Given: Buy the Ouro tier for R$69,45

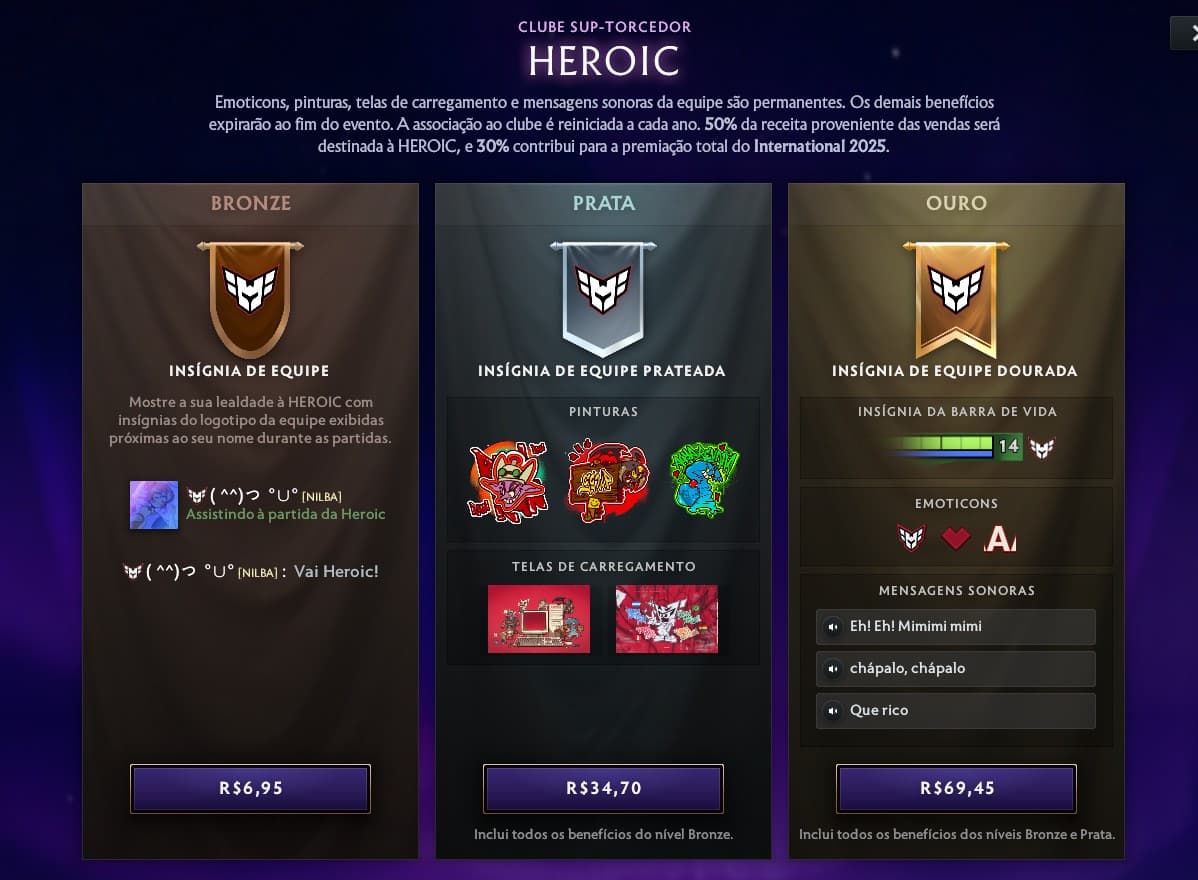Looking at the screenshot, I should tap(956, 788).
